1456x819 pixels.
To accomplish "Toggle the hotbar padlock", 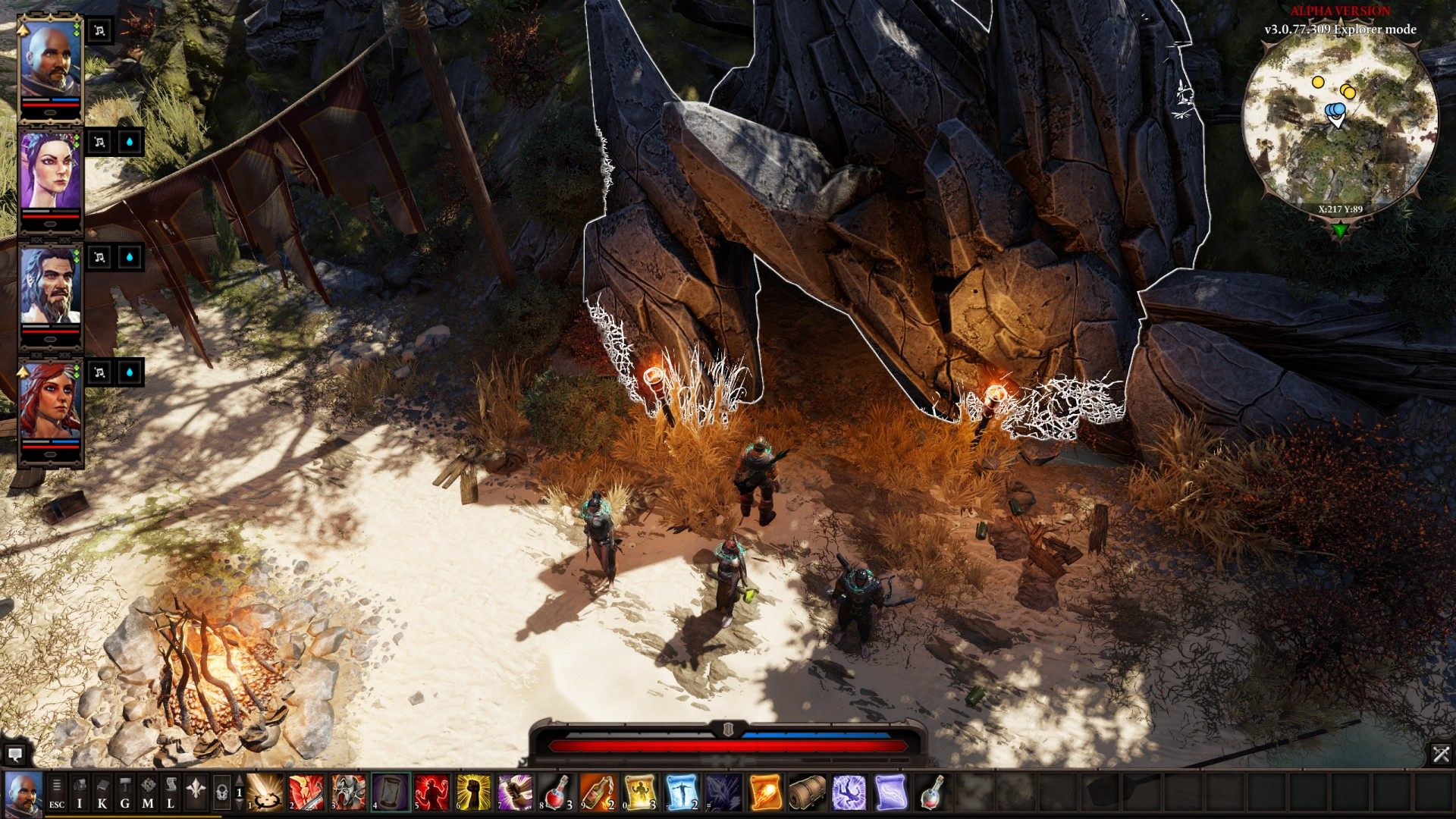I will point(221,793).
